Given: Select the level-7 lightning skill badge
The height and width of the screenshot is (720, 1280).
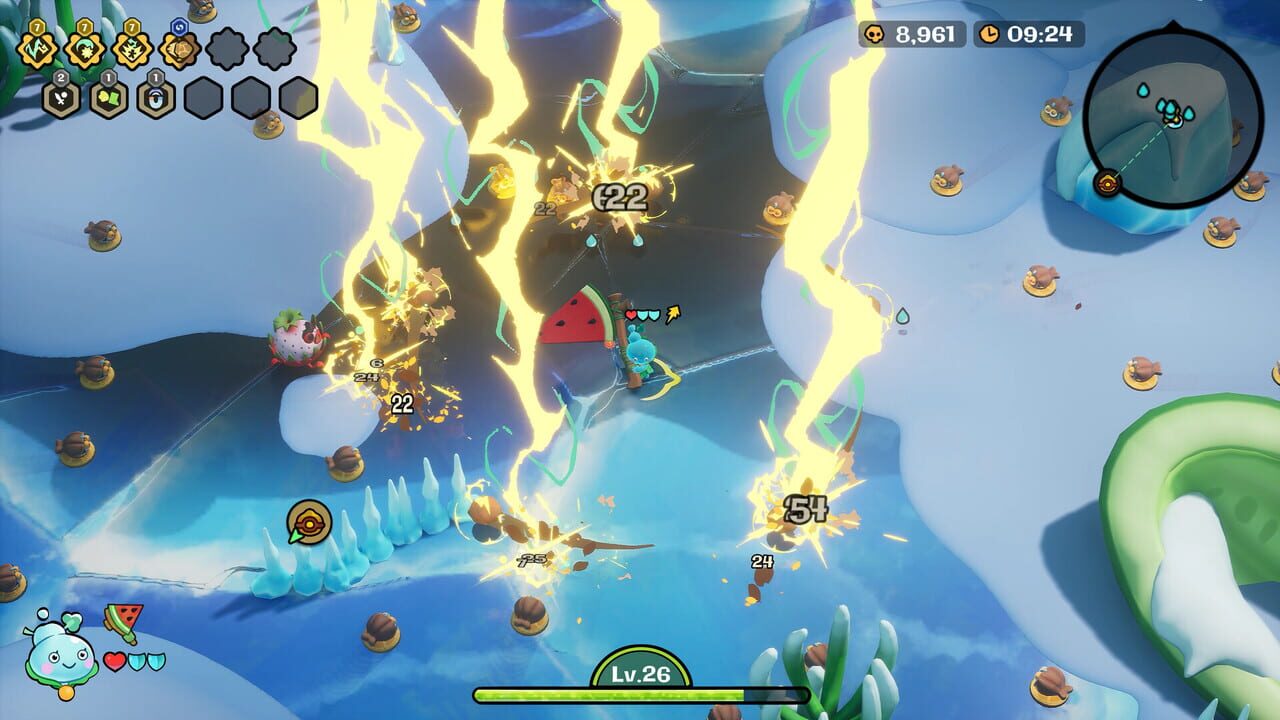Looking at the screenshot, I should point(37,48).
